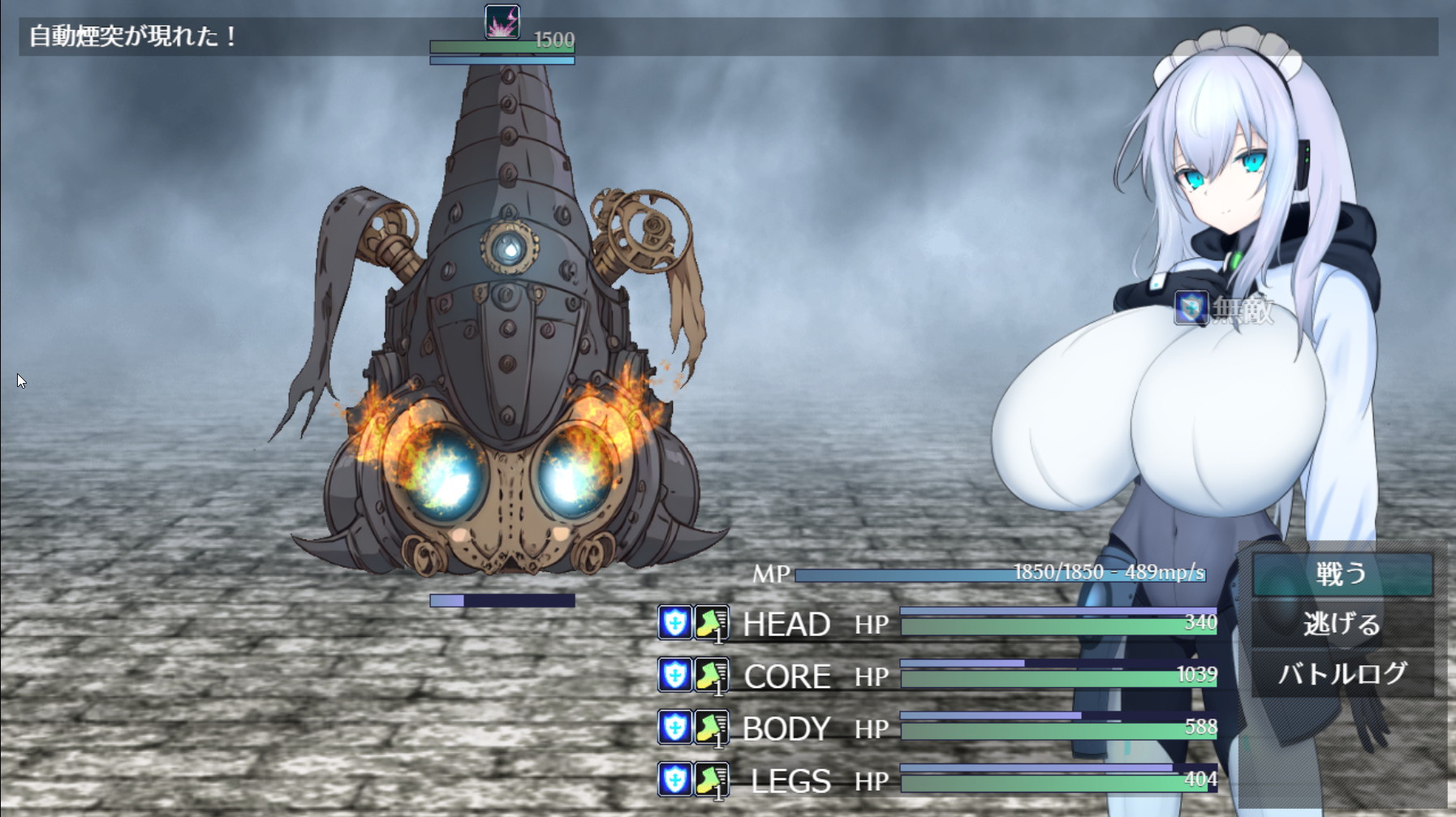Click the enemy's pink burst status icon

point(502,22)
